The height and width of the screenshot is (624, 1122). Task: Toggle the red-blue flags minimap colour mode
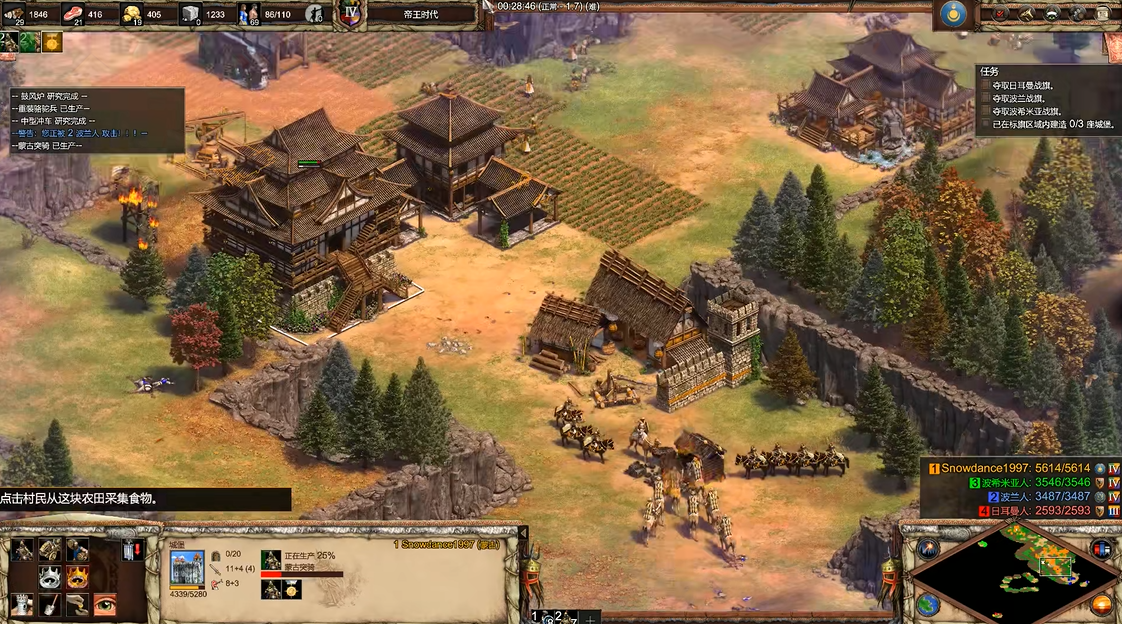point(1101,549)
